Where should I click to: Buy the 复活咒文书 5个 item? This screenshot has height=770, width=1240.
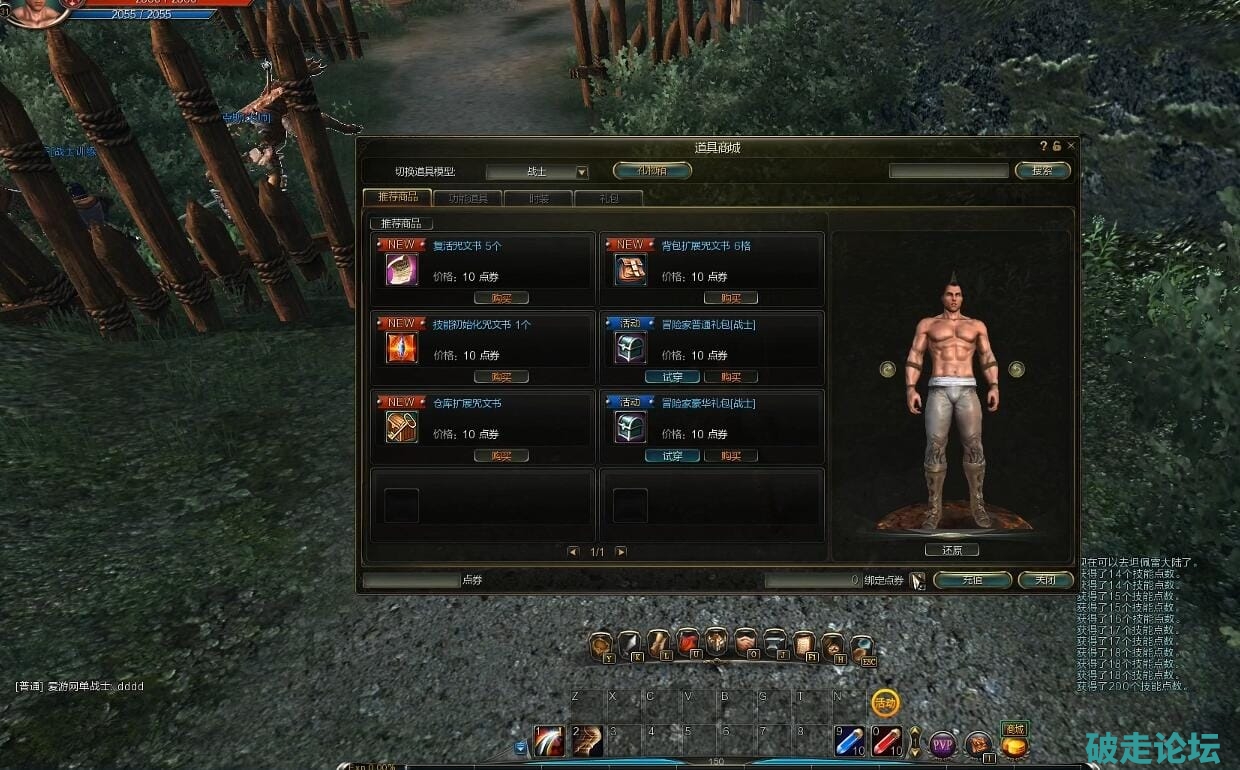pyautogui.click(x=501, y=298)
